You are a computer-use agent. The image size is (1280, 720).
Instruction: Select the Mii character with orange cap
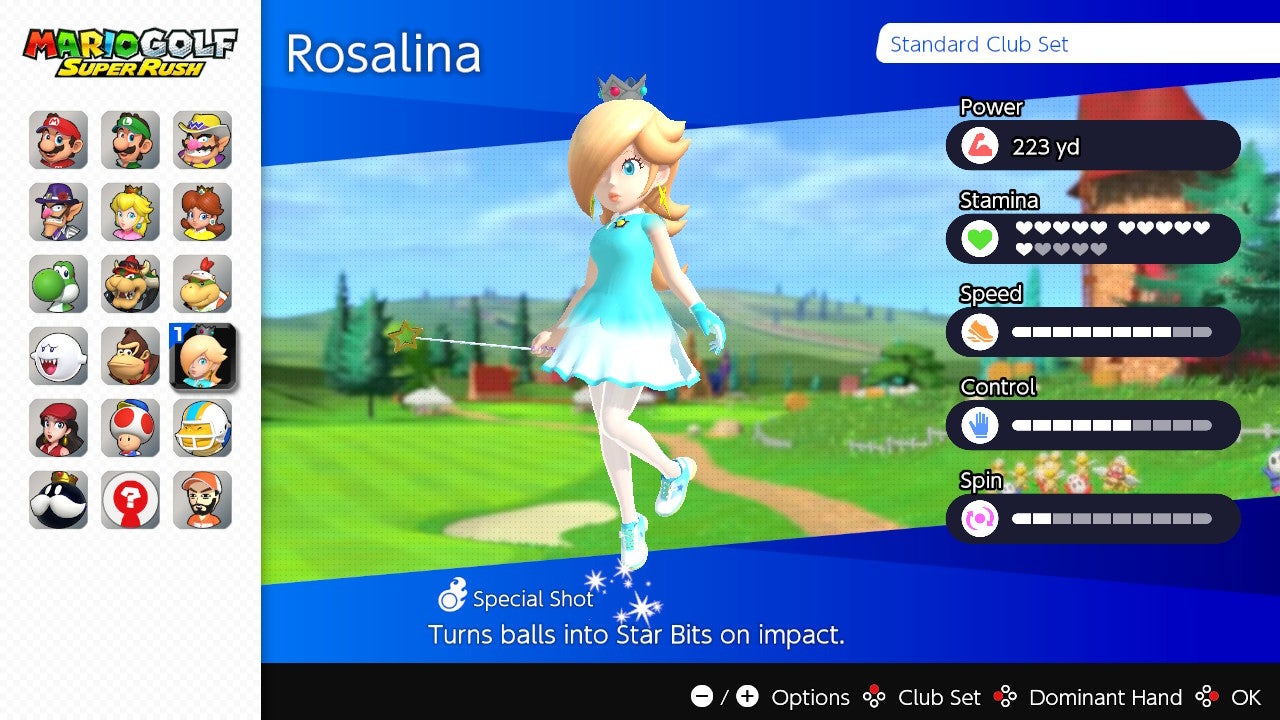(x=202, y=500)
